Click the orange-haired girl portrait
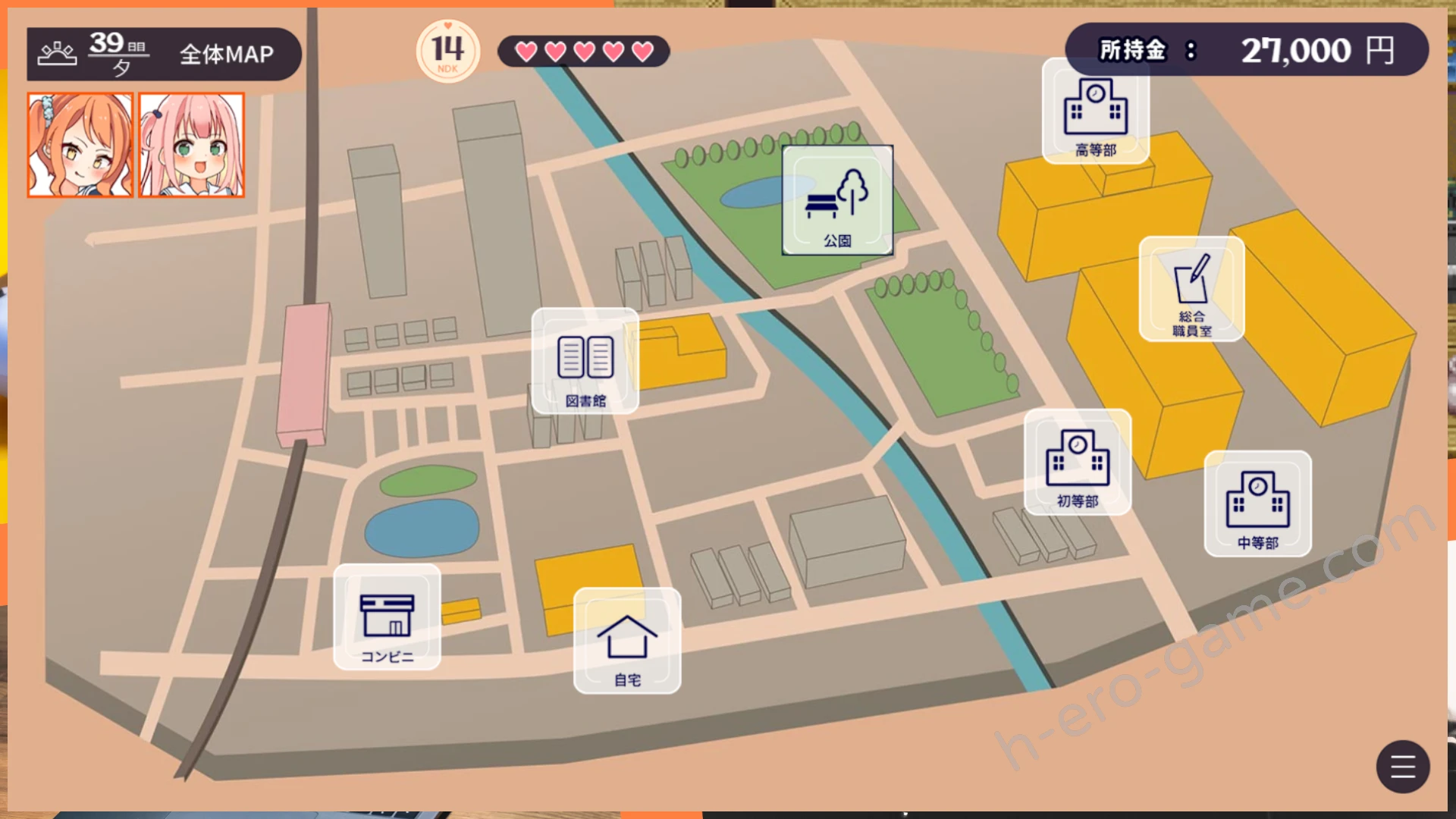Viewport: 1456px width, 819px height. 80,145
